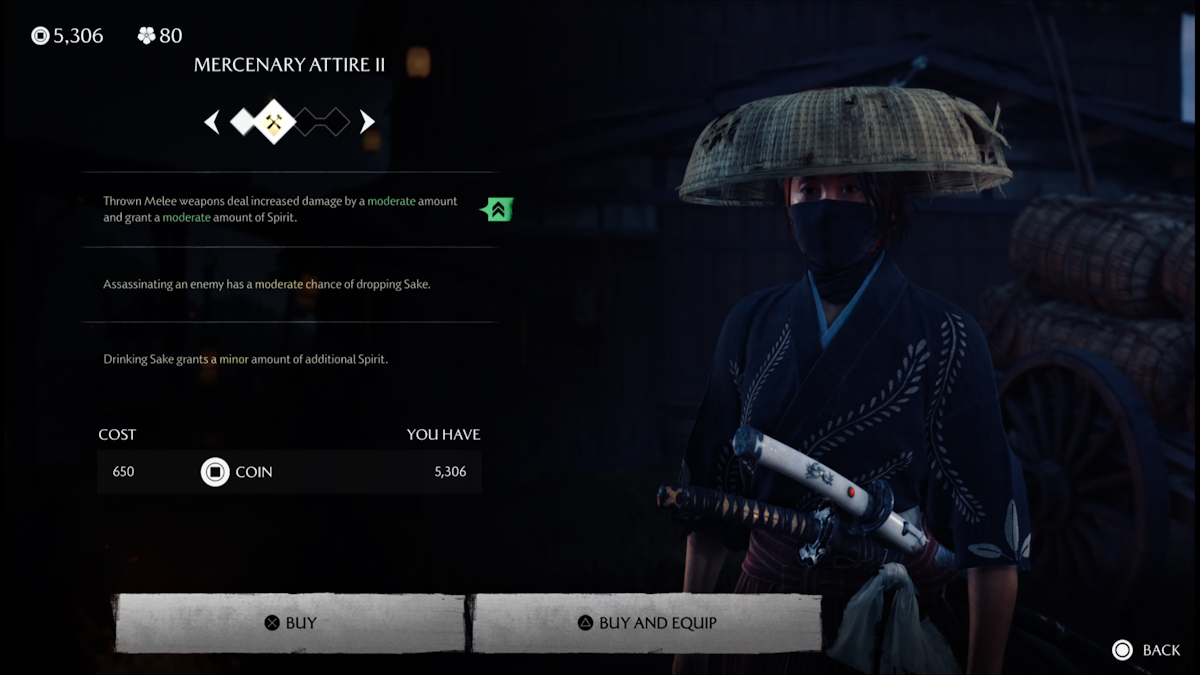The width and height of the screenshot is (1200, 675).
Task: Select the Thrown Melee weapons perk row
Action: (x=281, y=208)
